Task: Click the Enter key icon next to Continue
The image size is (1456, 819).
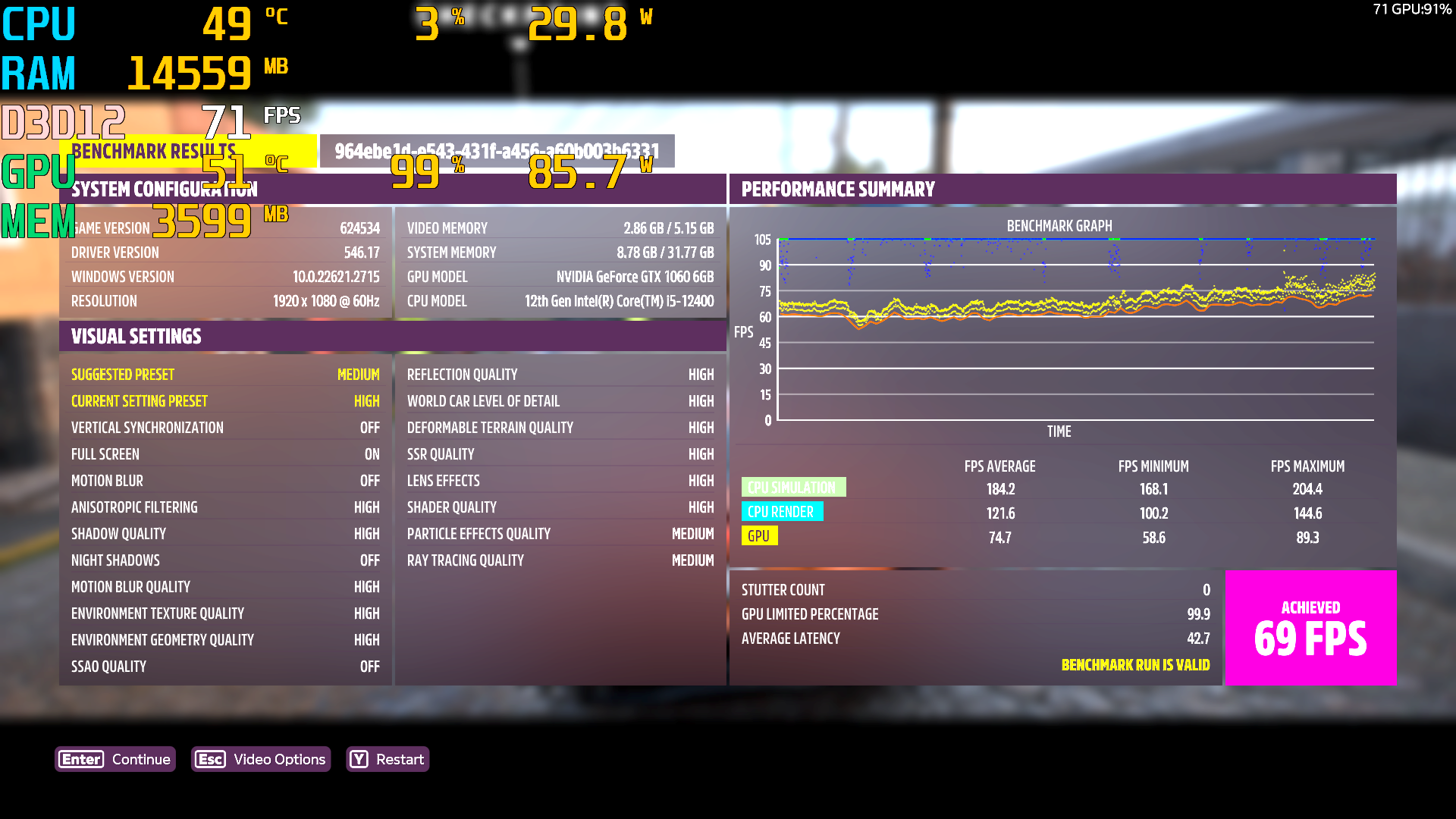Action: [80, 759]
